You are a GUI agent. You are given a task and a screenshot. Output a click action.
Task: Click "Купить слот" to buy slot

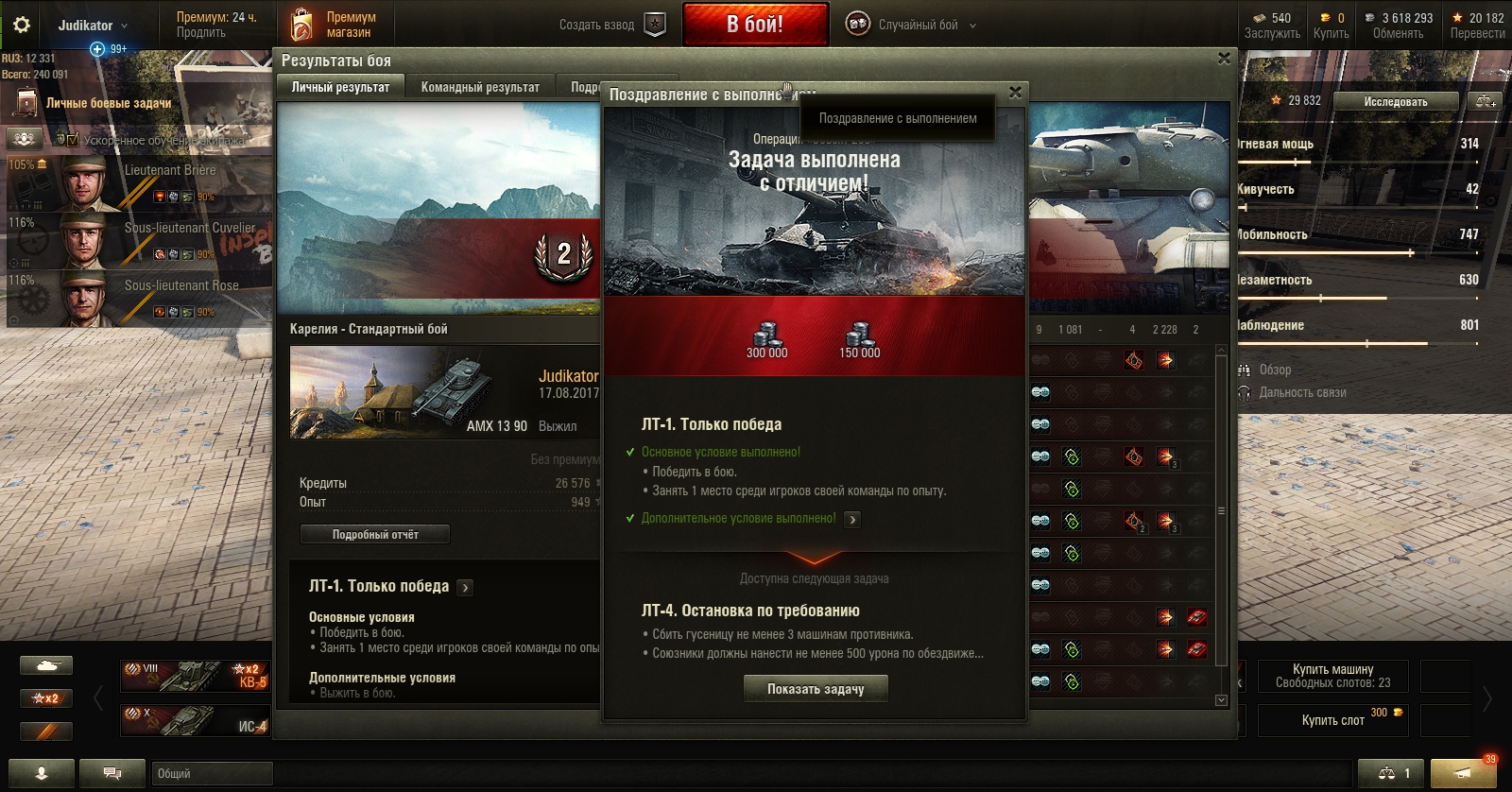point(1333,720)
